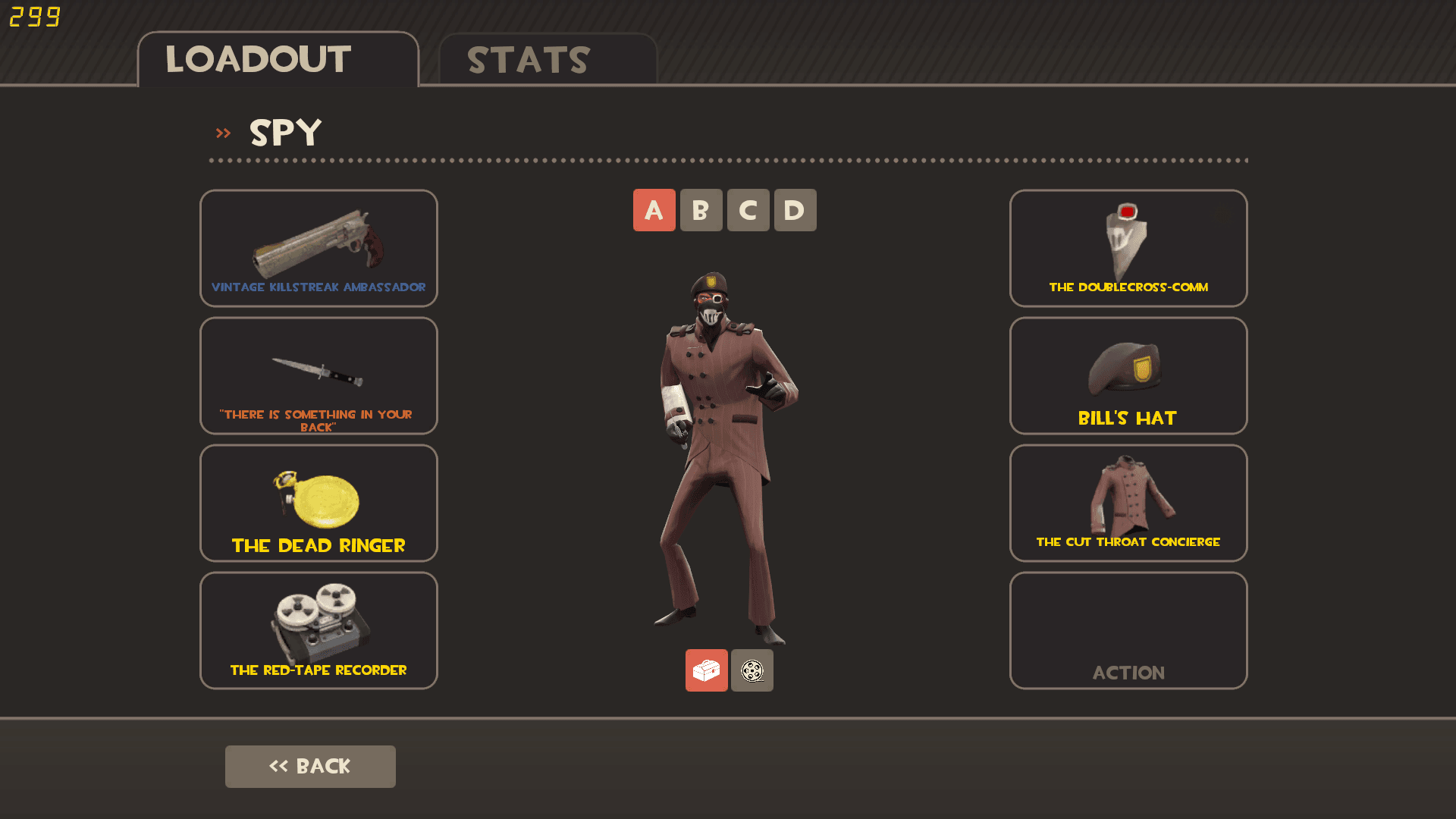Select the knife named There Is Something In Your Back

pos(318,375)
